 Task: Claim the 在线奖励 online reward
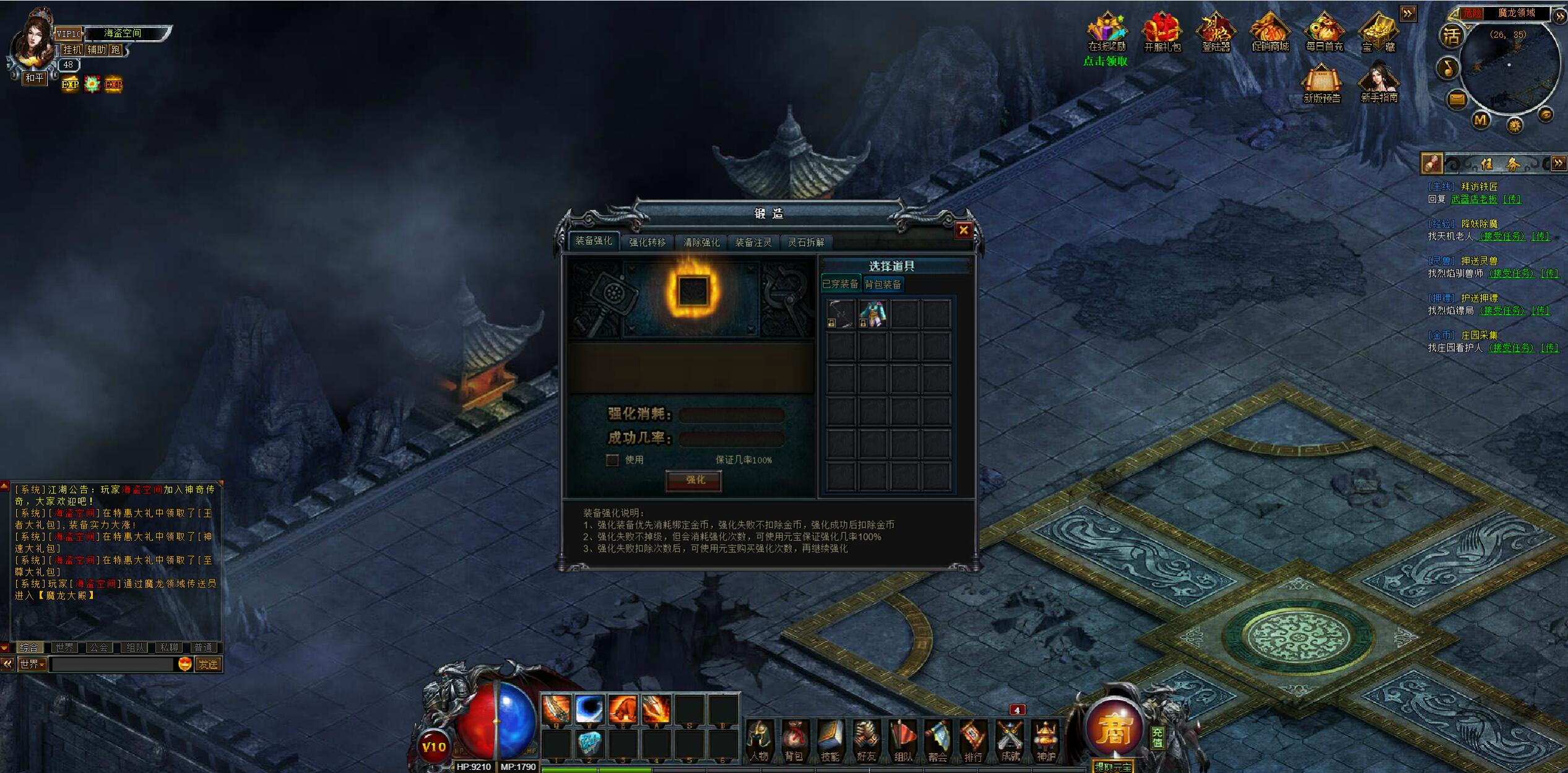(x=1107, y=33)
